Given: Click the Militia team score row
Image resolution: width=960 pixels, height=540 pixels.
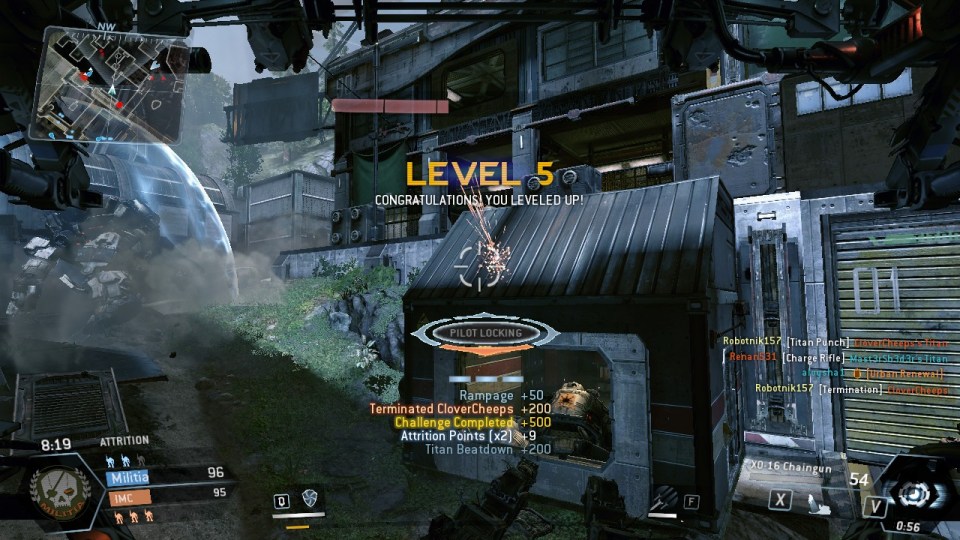Looking at the screenshot, I should pos(165,473).
